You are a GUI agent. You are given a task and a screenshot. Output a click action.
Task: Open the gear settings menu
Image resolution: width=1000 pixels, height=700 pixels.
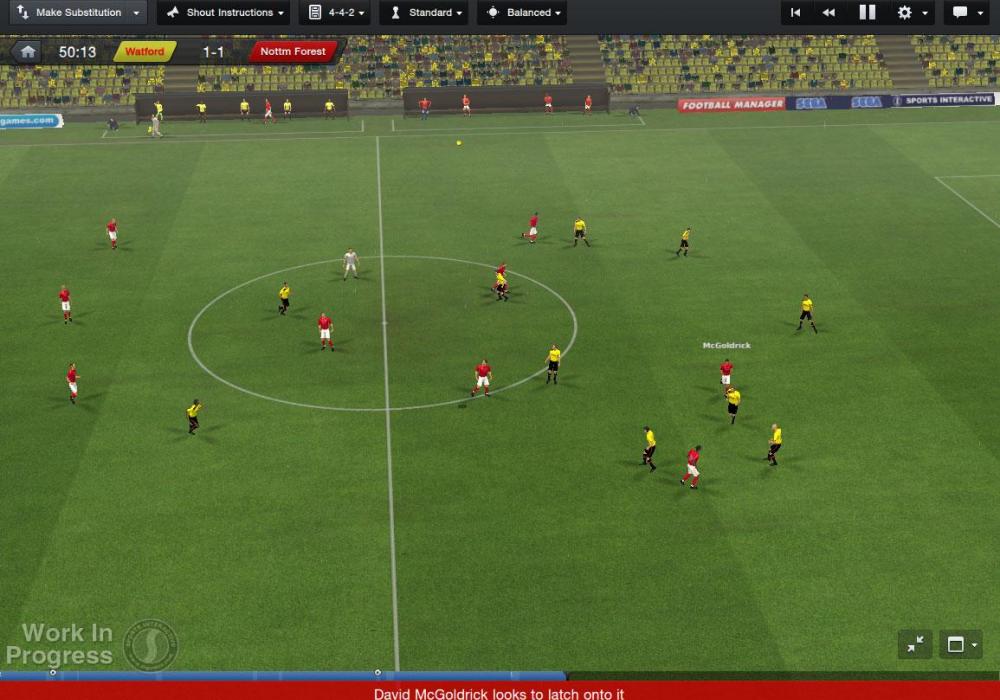point(910,13)
